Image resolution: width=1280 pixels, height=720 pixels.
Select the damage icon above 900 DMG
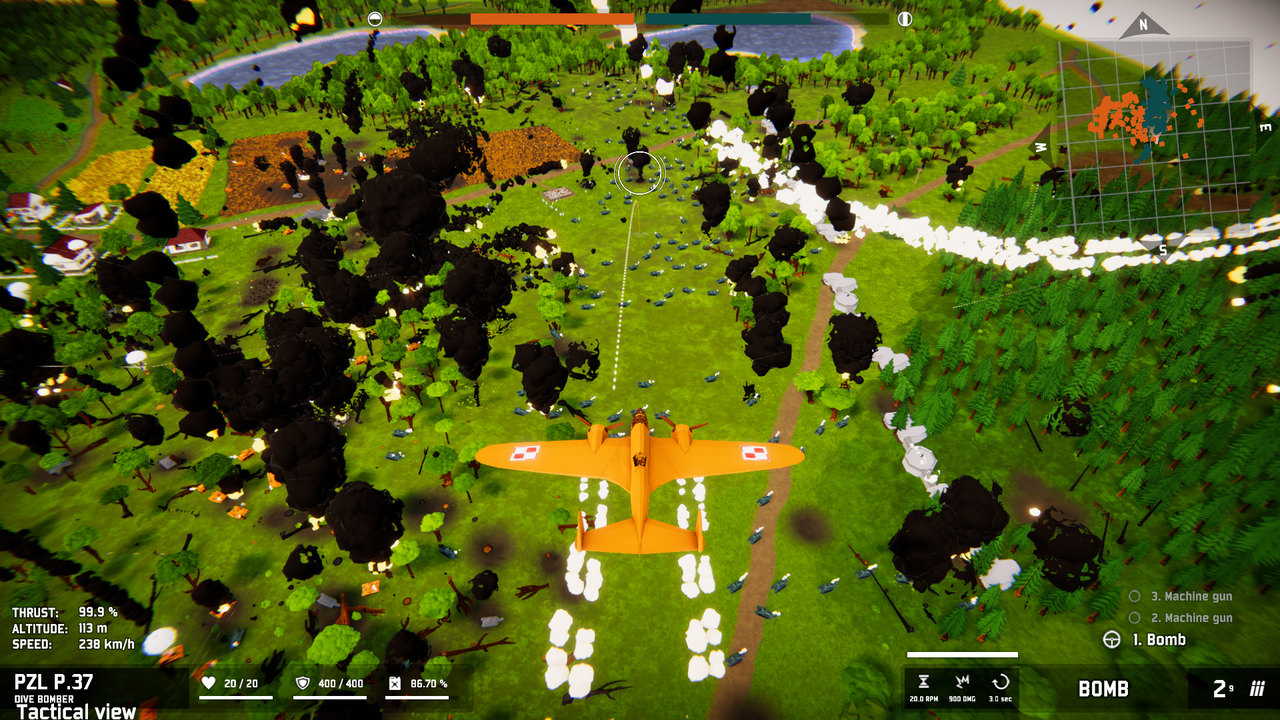tap(963, 681)
